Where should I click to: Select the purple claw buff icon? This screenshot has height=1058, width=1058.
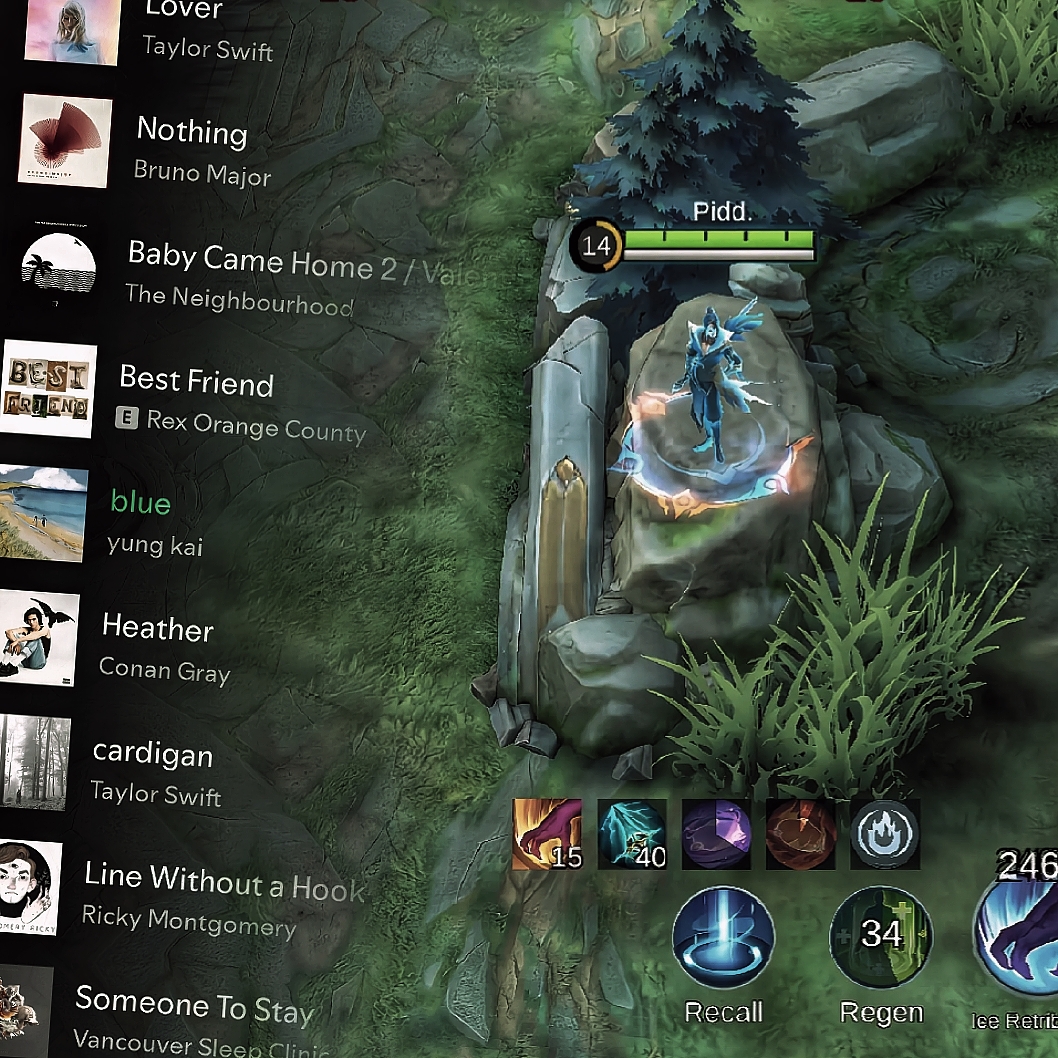[x=547, y=833]
